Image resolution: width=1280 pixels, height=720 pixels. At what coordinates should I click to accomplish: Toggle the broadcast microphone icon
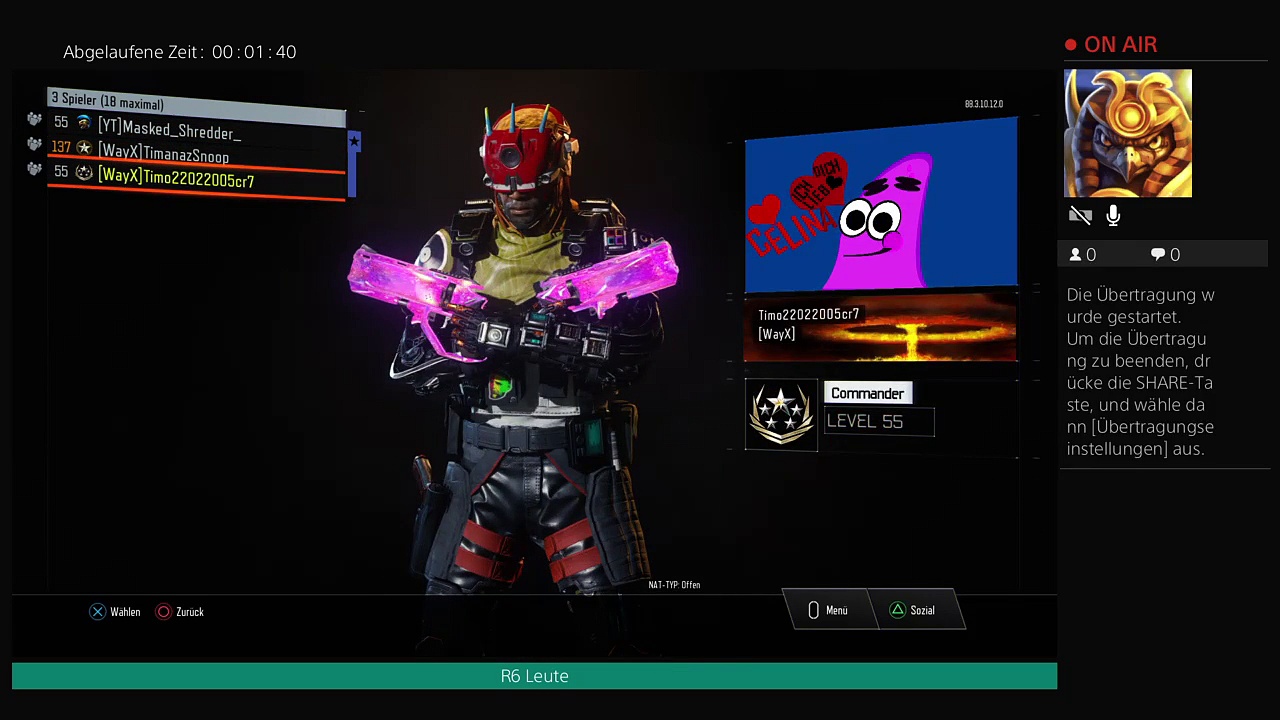pos(1113,216)
